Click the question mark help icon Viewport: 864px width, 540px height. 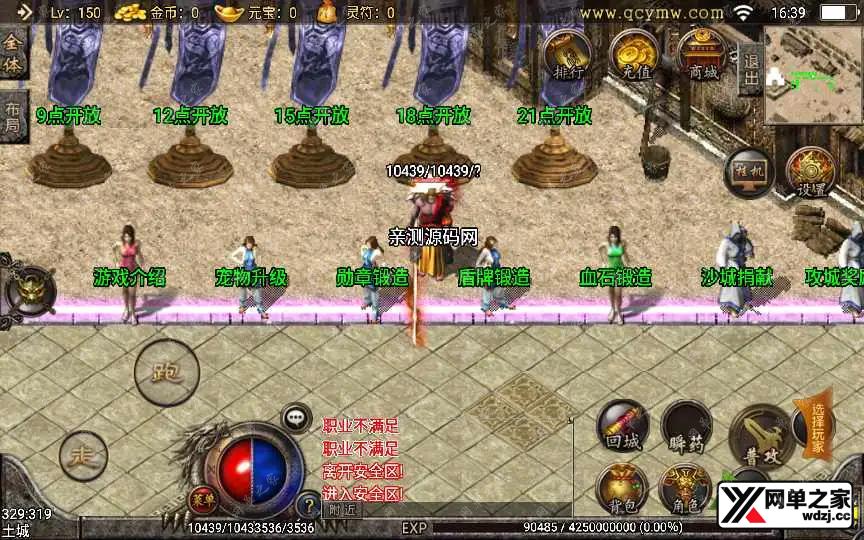click(x=310, y=506)
